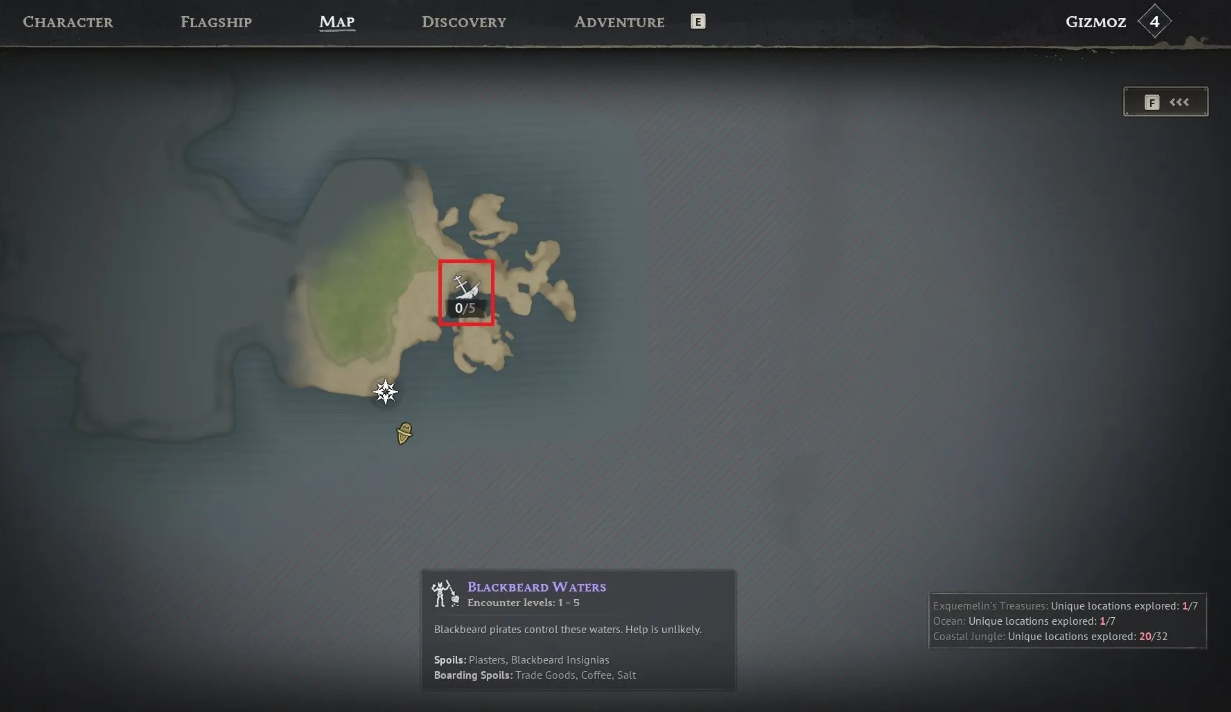Select the white compass star map marker
The height and width of the screenshot is (712, 1231).
click(386, 392)
